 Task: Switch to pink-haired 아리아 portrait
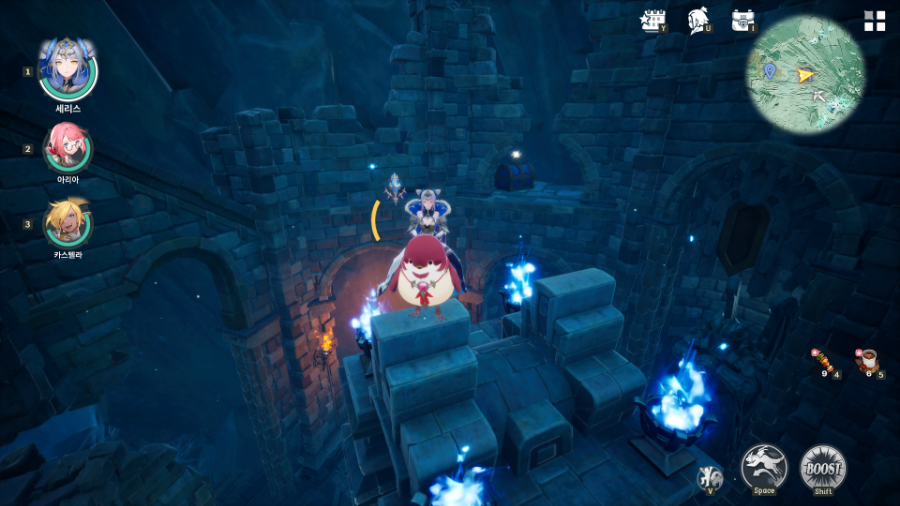pos(68,147)
